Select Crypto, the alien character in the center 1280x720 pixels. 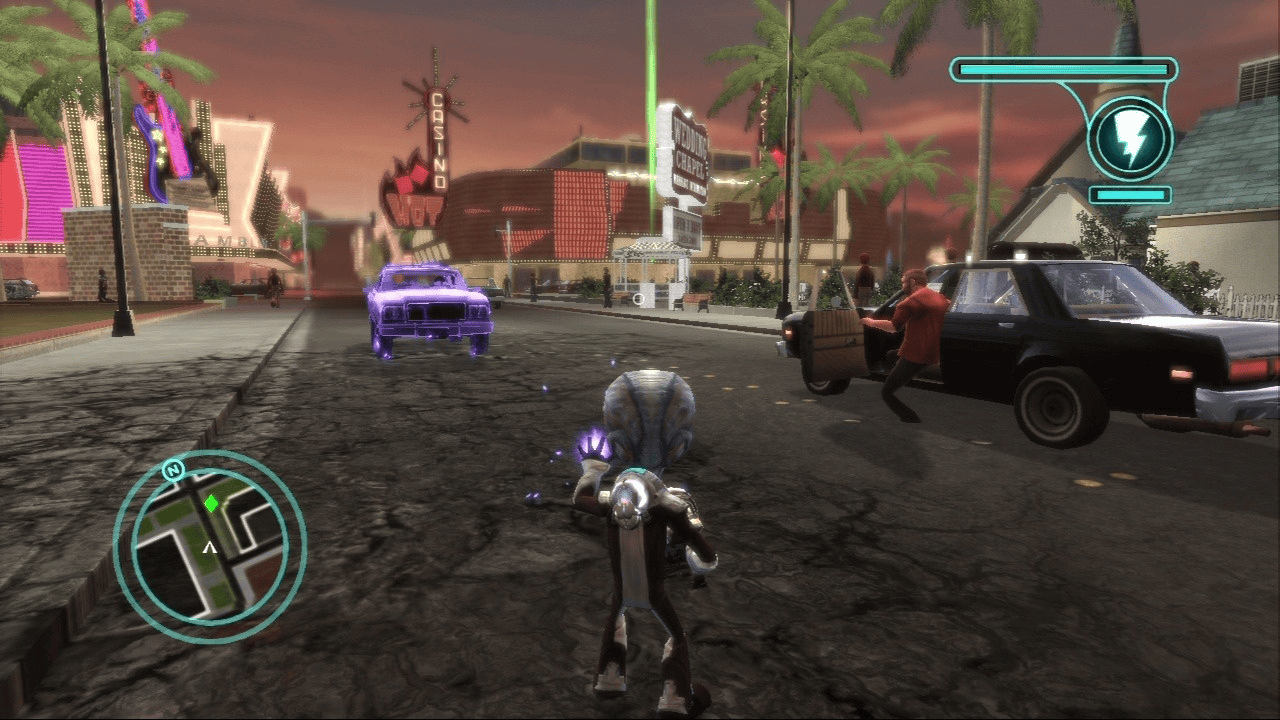[x=645, y=480]
